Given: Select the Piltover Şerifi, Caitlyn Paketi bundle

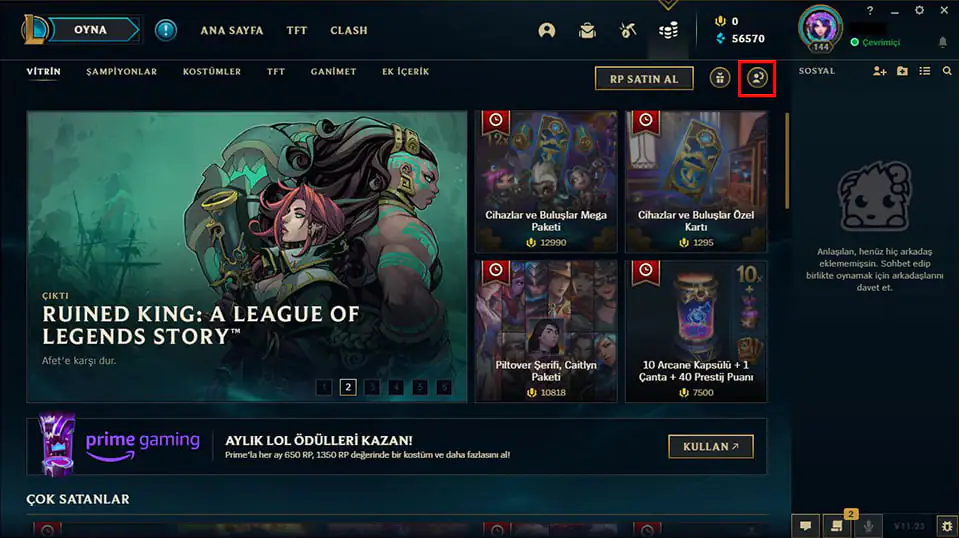Looking at the screenshot, I should (545, 331).
